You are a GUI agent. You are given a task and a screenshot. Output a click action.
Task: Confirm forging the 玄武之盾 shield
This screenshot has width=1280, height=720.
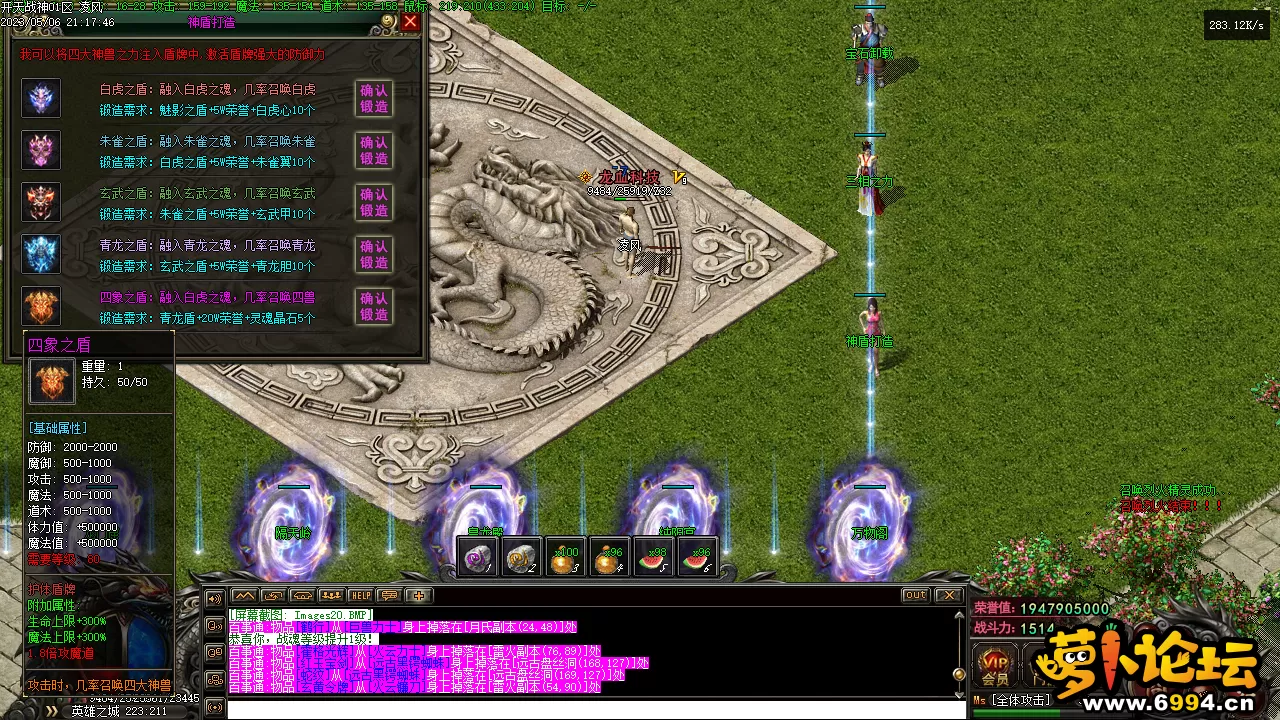click(x=374, y=202)
